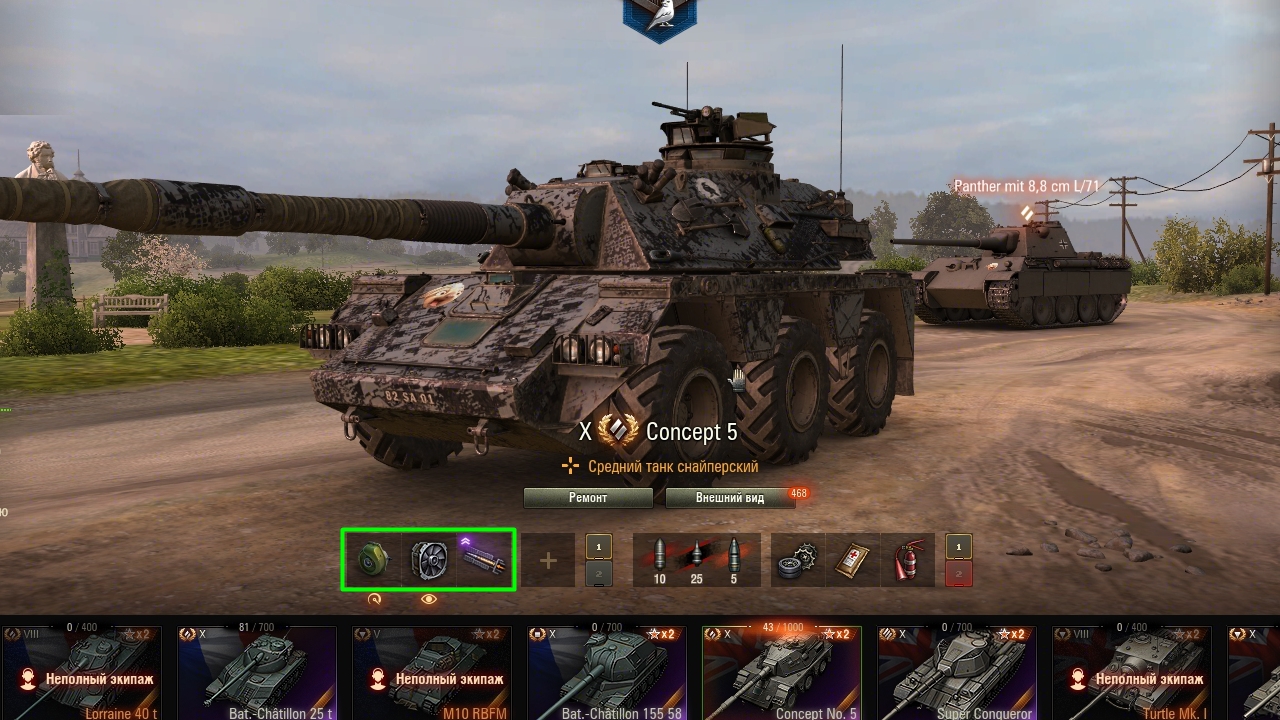1280x720 pixels.
Task: Select the first aid kit consumable
Action: [x=852, y=560]
